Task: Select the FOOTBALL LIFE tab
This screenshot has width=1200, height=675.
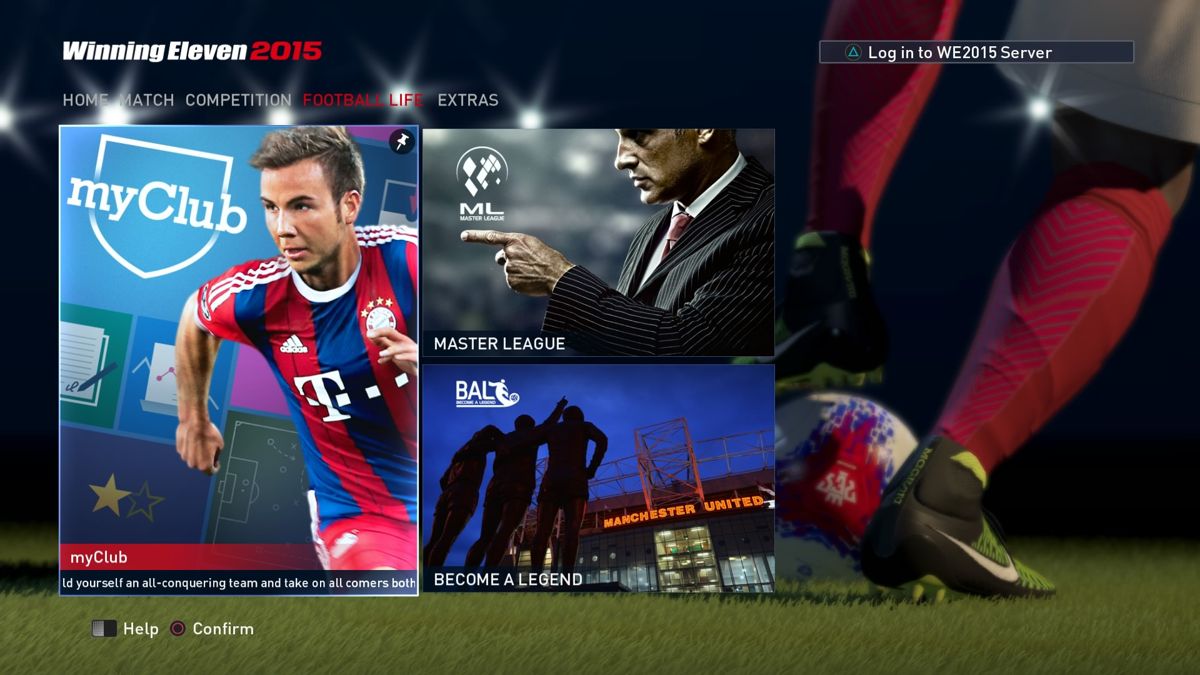Action: (x=363, y=100)
